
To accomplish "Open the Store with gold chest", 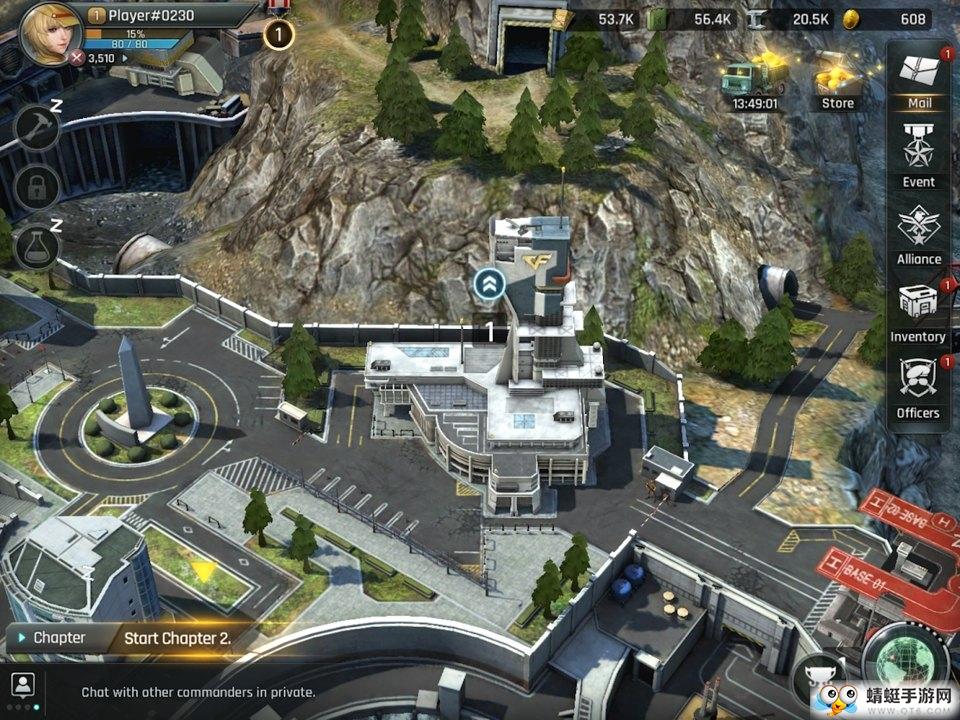I will pos(838,82).
